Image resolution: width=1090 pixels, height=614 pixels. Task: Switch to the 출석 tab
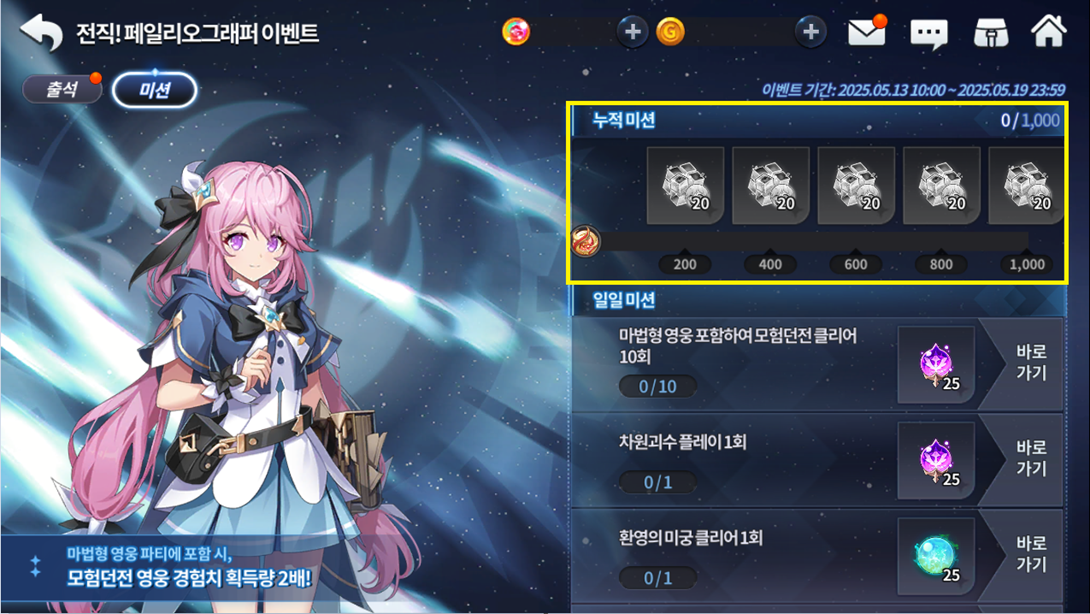[x=63, y=89]
